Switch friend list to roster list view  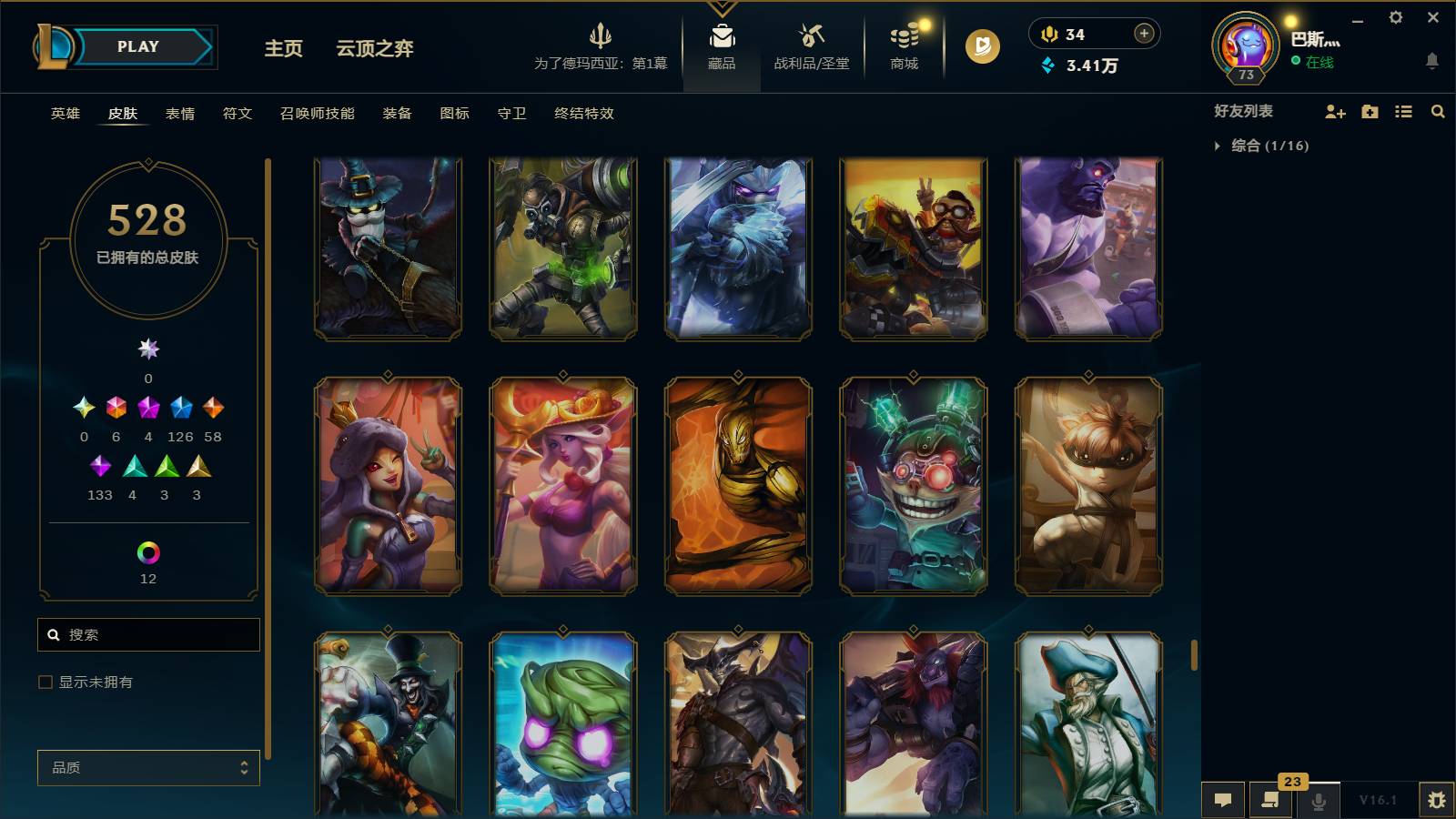click(1403, 112)
